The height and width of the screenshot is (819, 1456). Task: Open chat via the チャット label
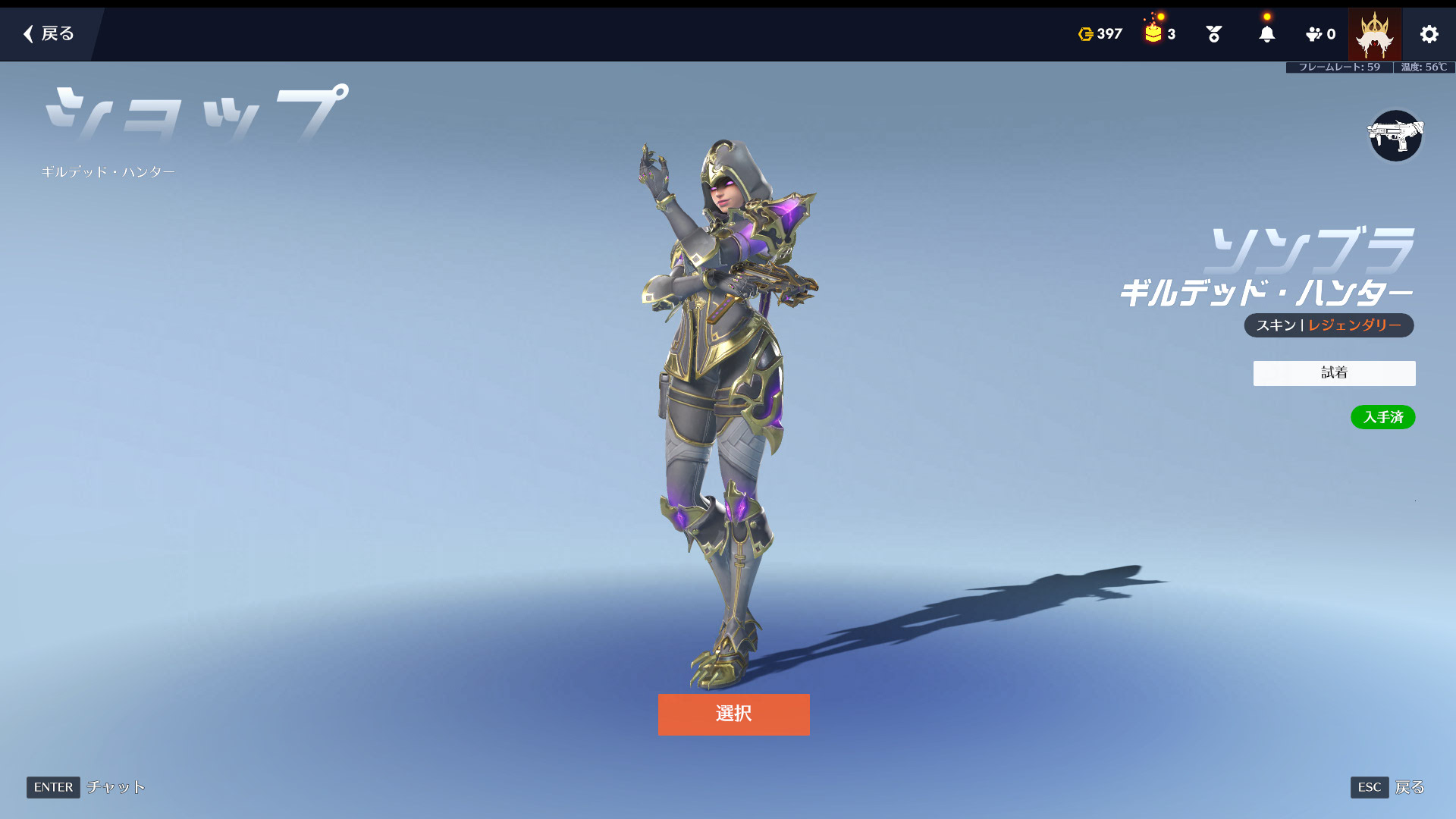click(x=115, y=787)
